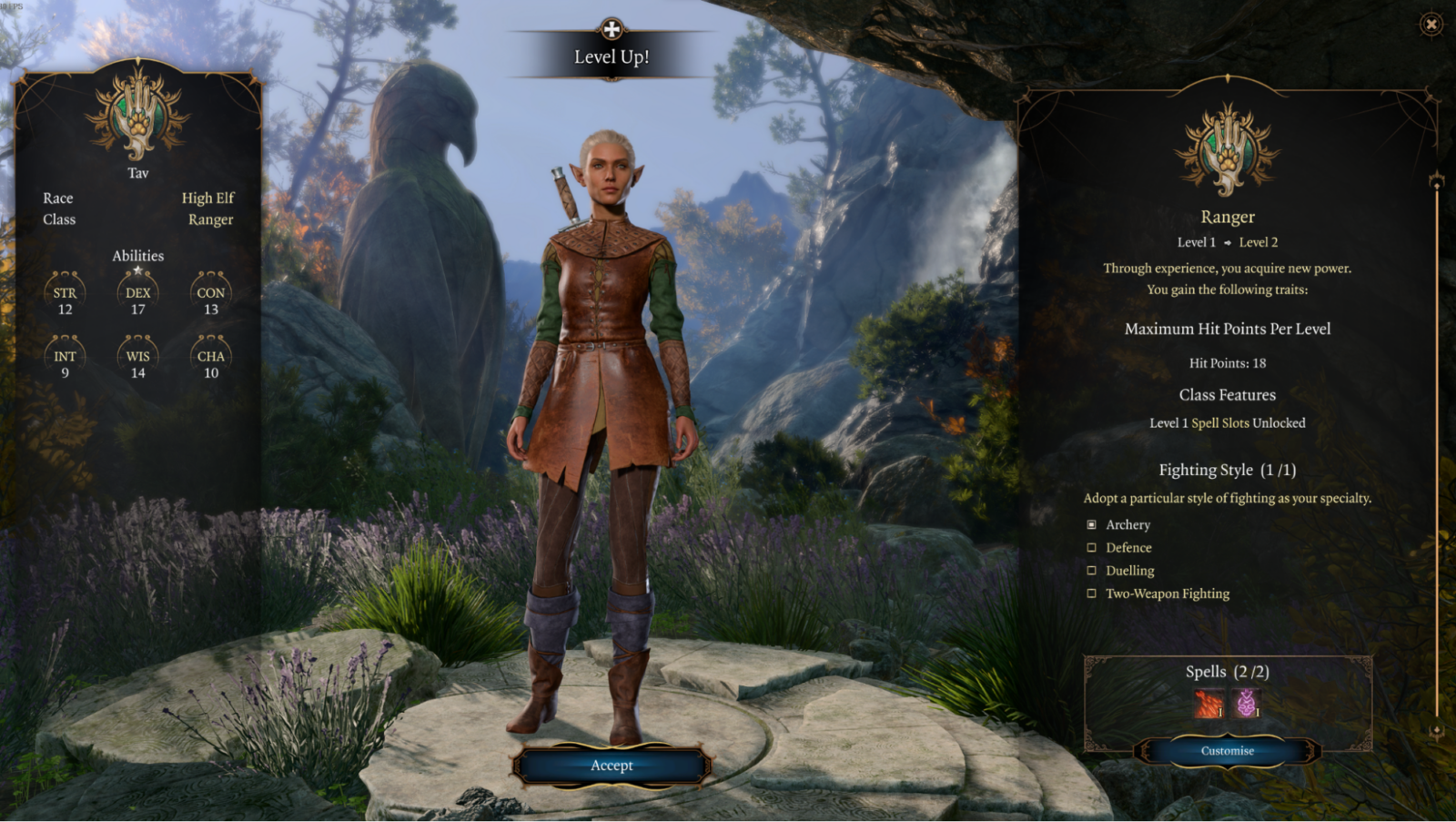Select the WIS ability icon
The image size is (1456, 822).
[x=137, y=355]
